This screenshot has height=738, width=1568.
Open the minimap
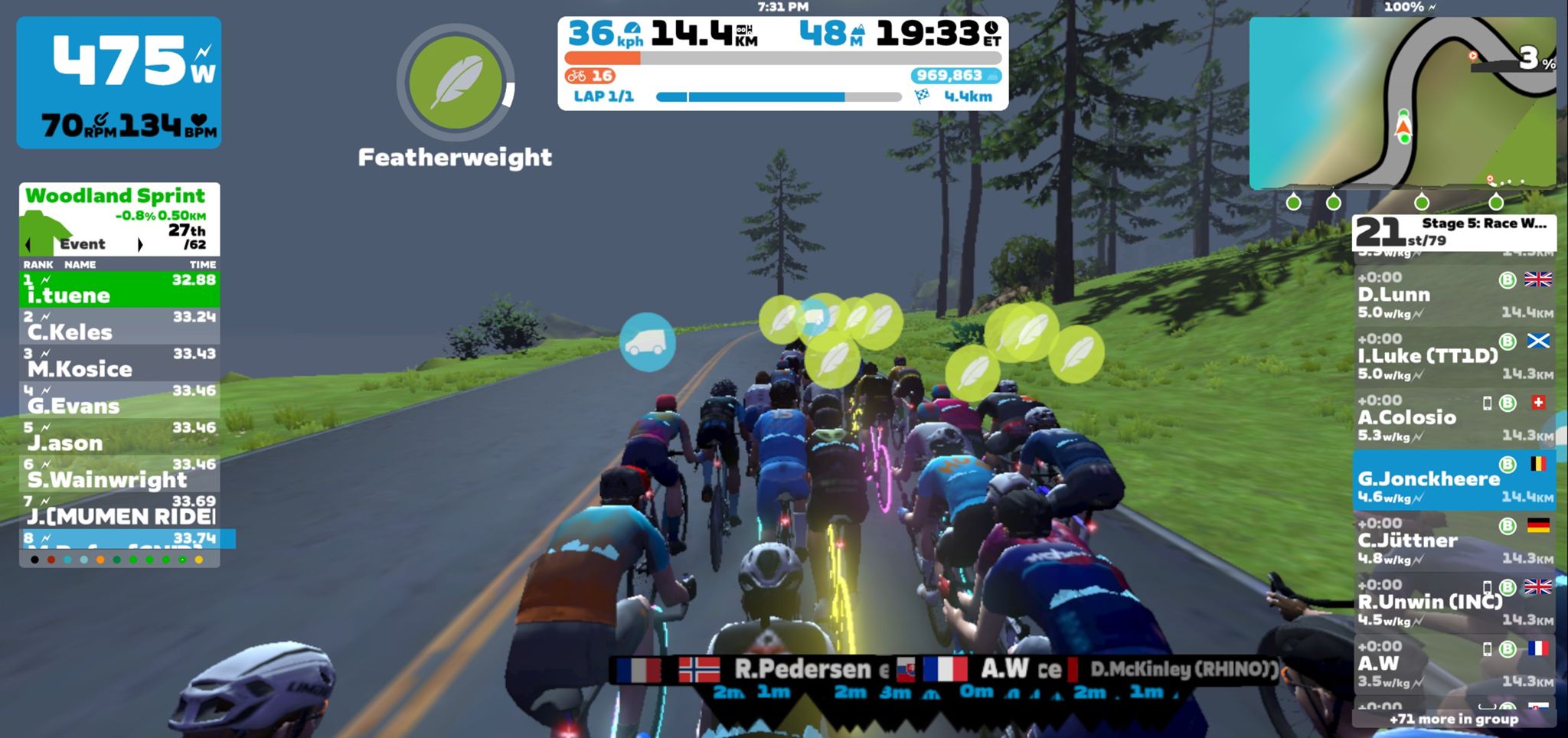(x=1402, y=103)
